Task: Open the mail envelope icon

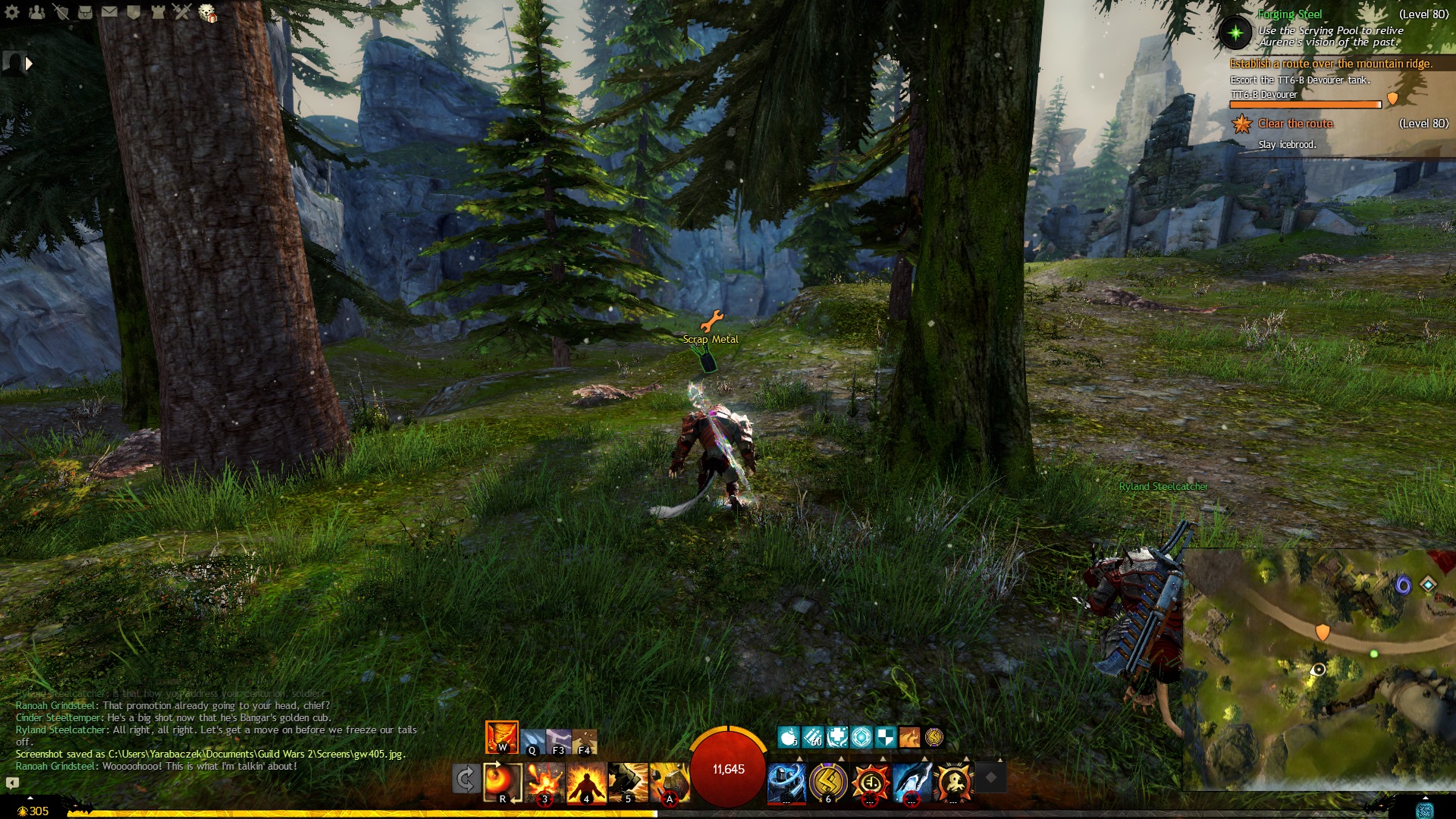Action: pyautogui.click(x=110, y=11)
